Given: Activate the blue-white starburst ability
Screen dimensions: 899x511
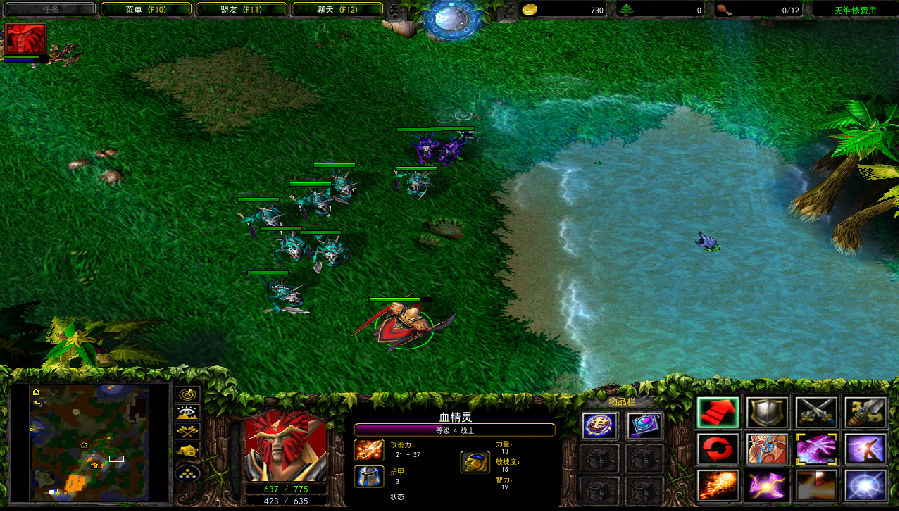Looking at the screenshot, I should pyautogui.click(x=865, y=486).
